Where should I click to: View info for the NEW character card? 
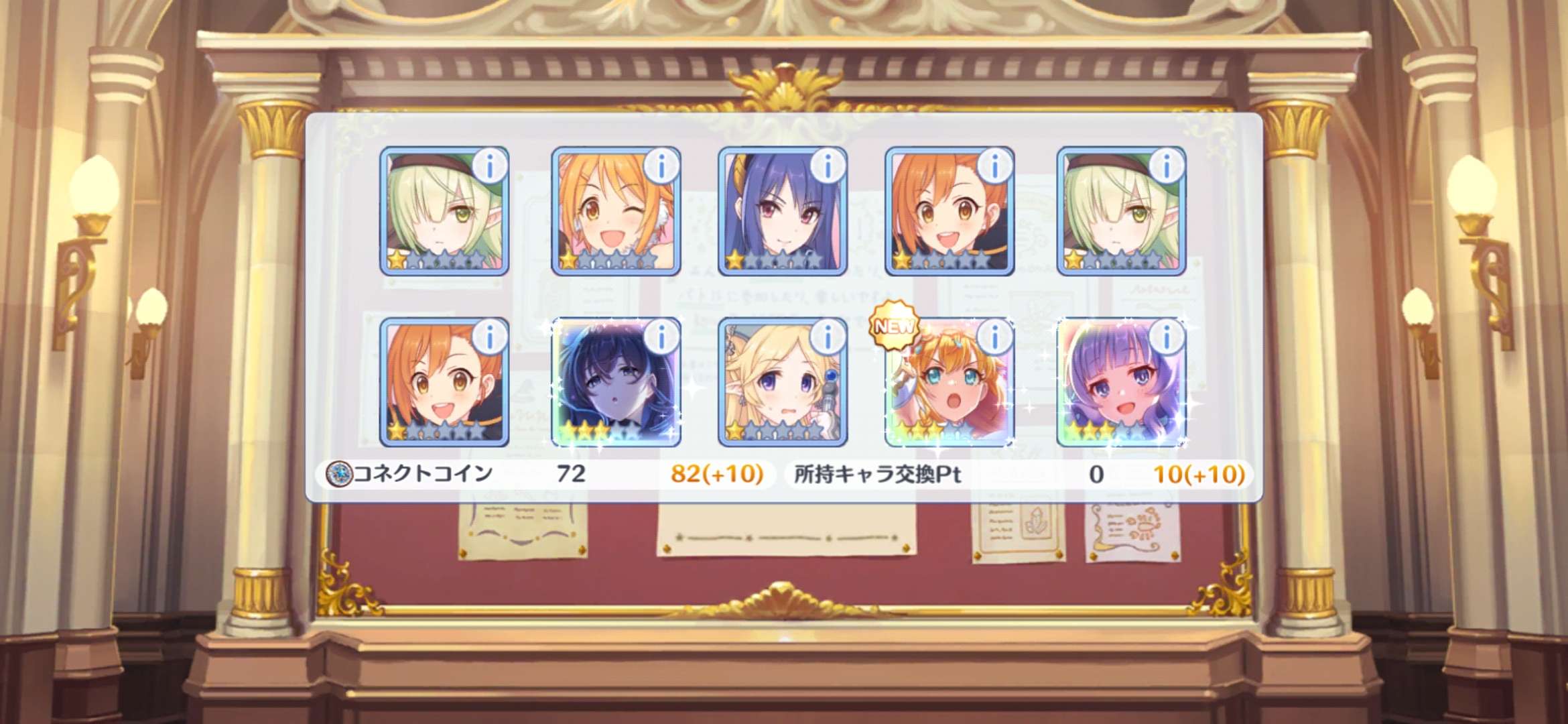pyautogui.click(x=995, y=337)
